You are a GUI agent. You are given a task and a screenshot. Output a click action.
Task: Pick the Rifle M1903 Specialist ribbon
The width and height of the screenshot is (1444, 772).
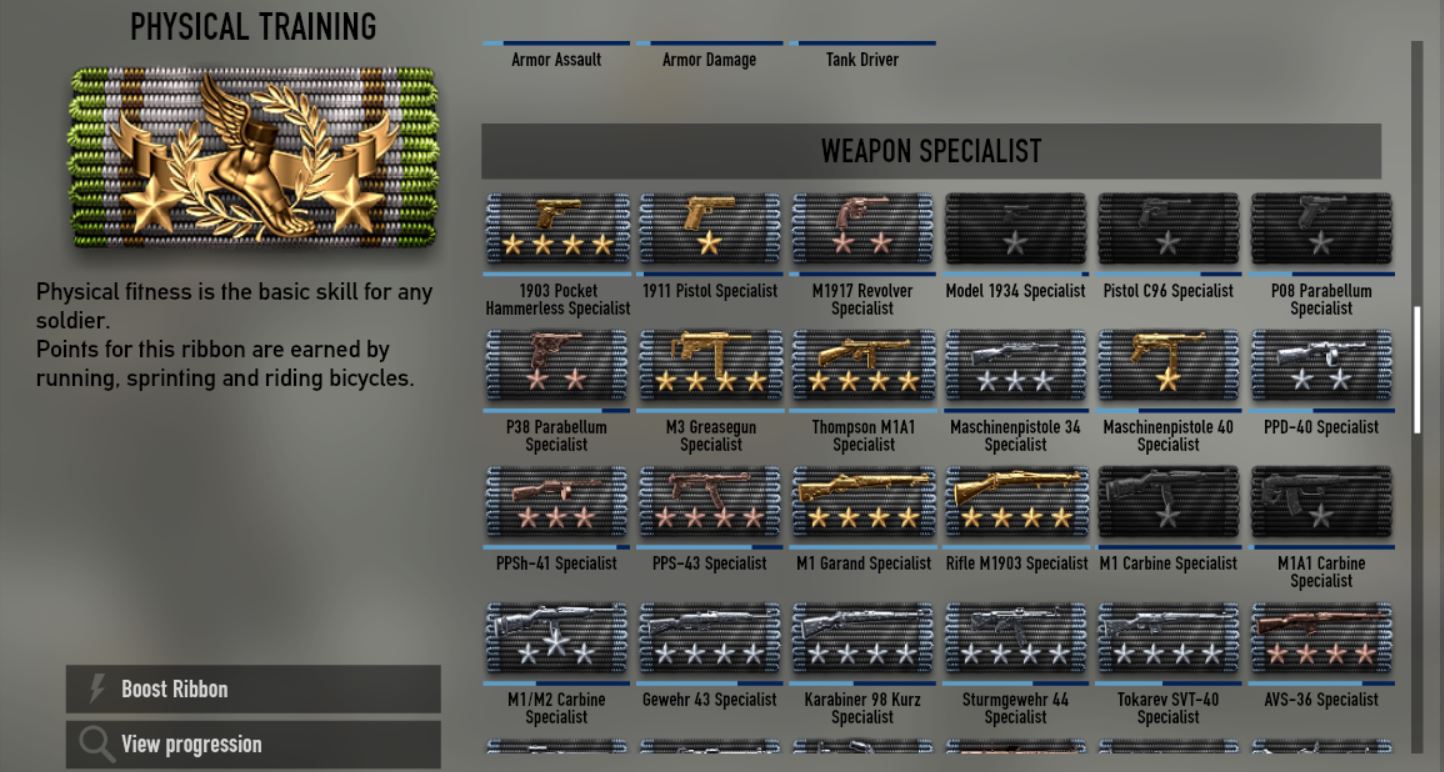1015,502
